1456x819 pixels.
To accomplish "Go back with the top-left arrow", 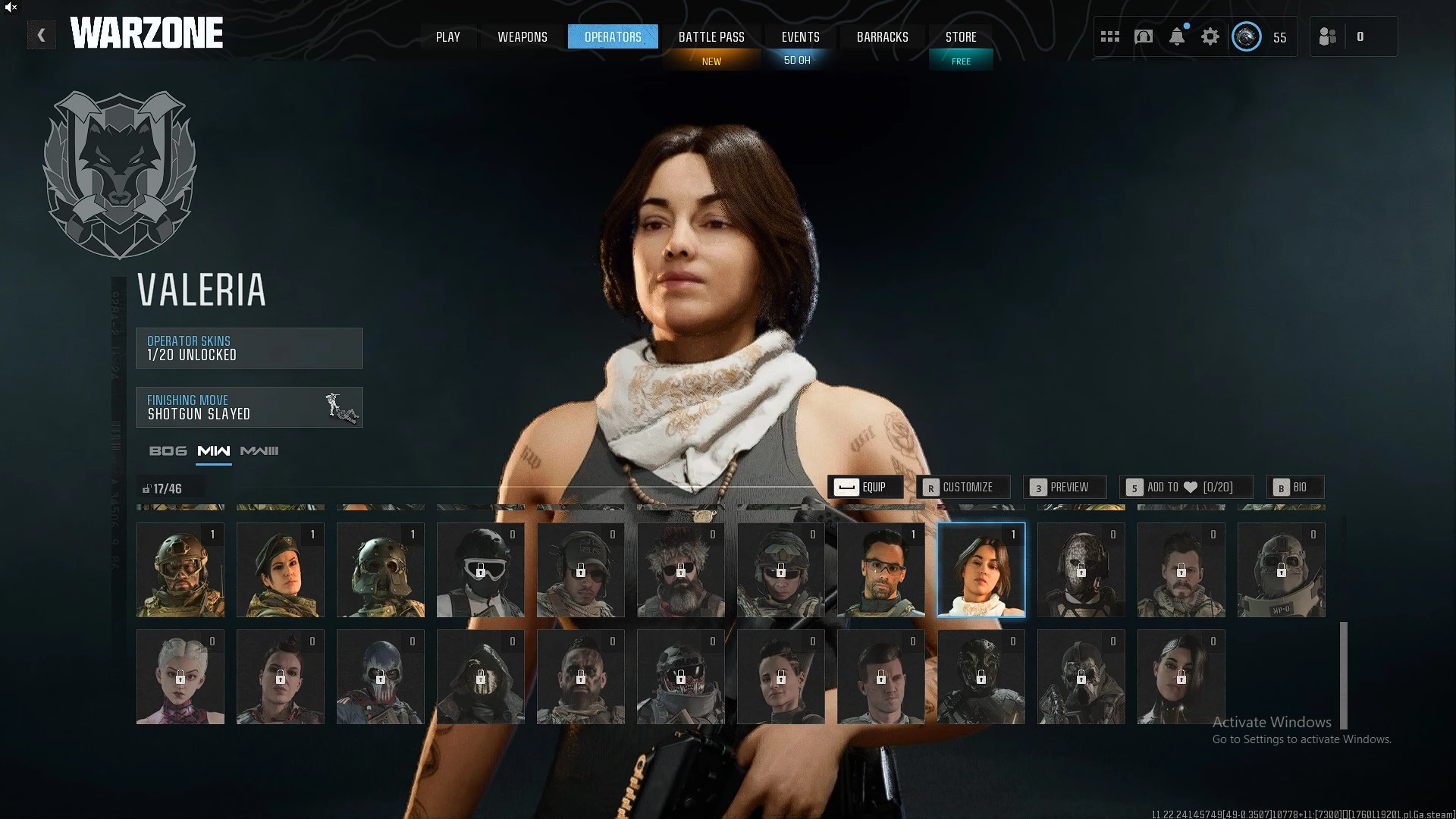I will click(41, 35).
